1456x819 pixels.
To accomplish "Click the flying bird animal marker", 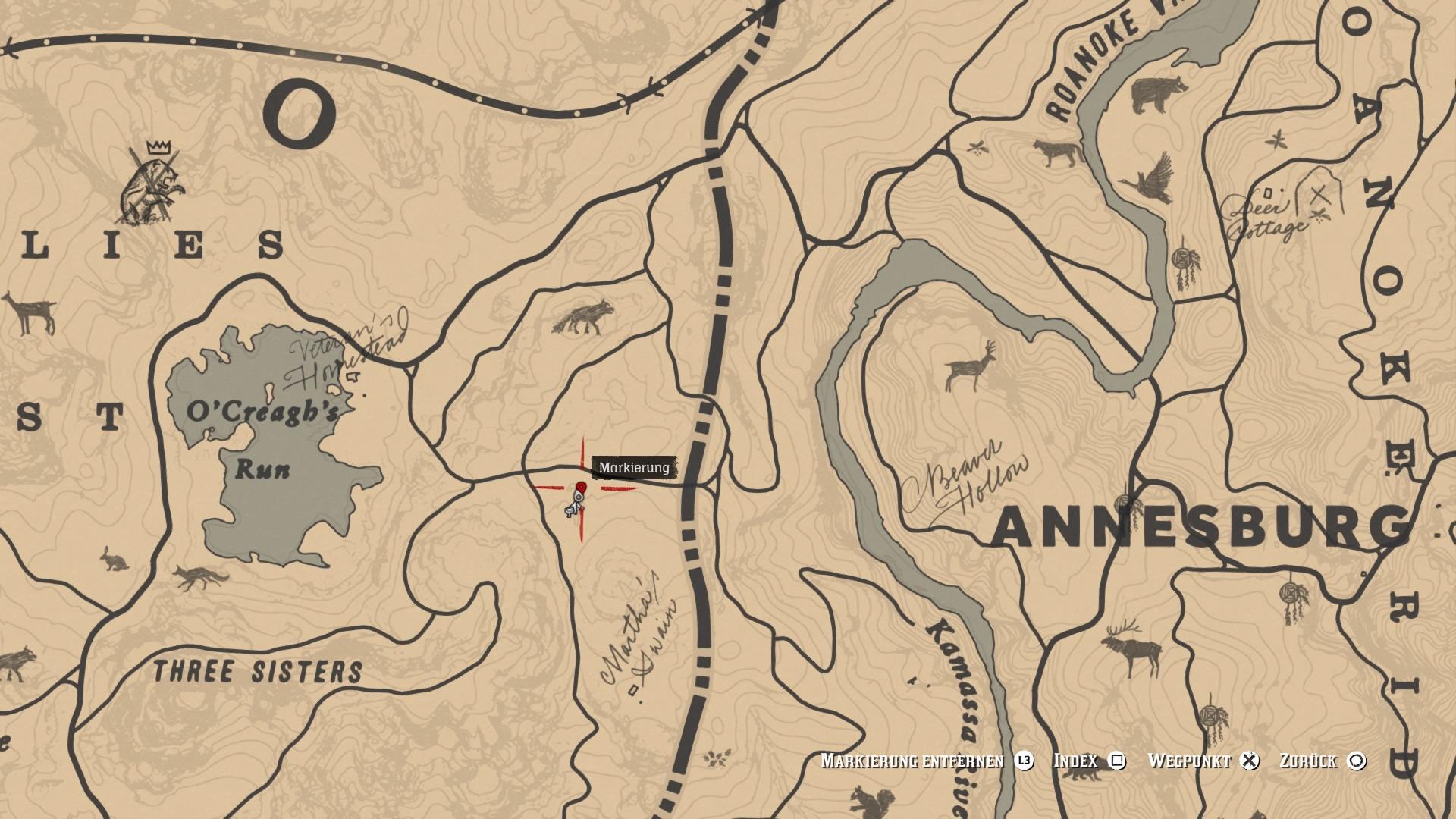I will pyautogui.click(x=1150, y=180).
